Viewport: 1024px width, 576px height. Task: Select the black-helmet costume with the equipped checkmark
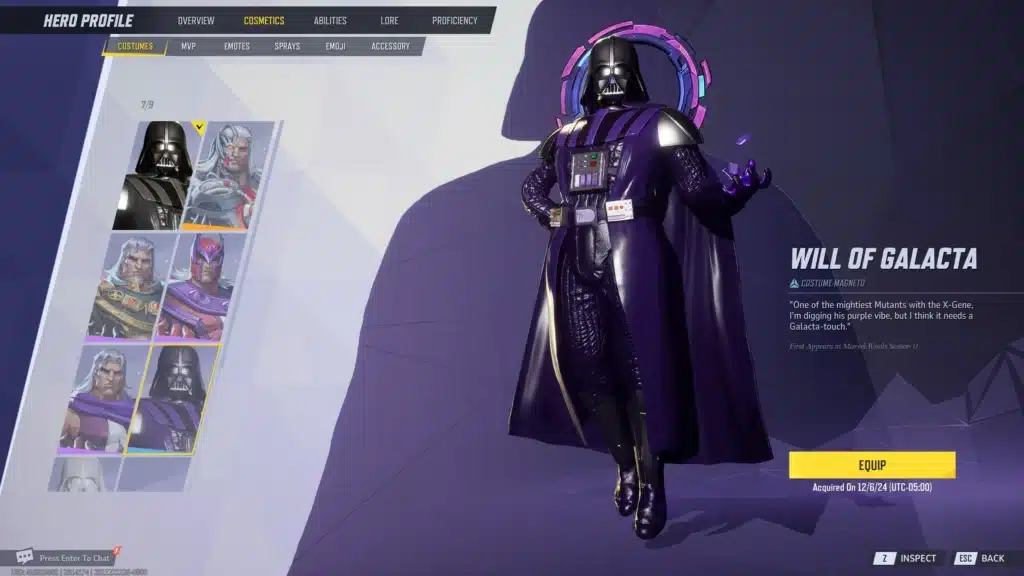coord(158,176)
